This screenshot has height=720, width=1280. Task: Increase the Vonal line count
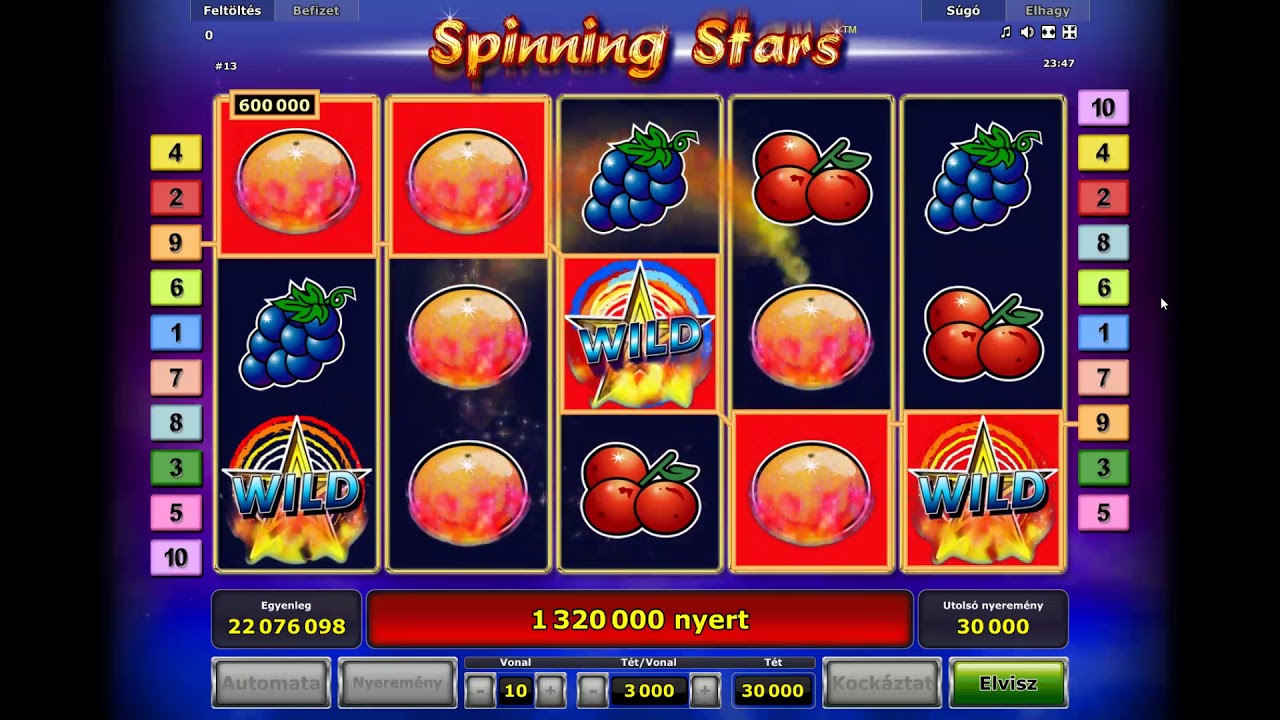pos(550,690)
